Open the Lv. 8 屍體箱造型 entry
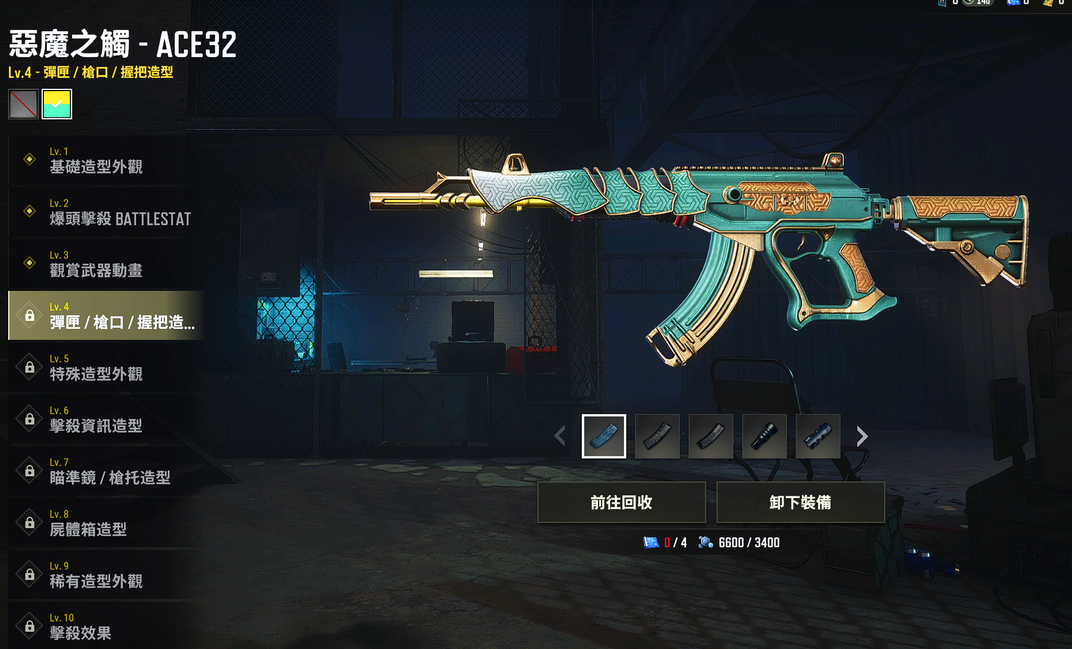1072x649 pixels. pos(95,523)
